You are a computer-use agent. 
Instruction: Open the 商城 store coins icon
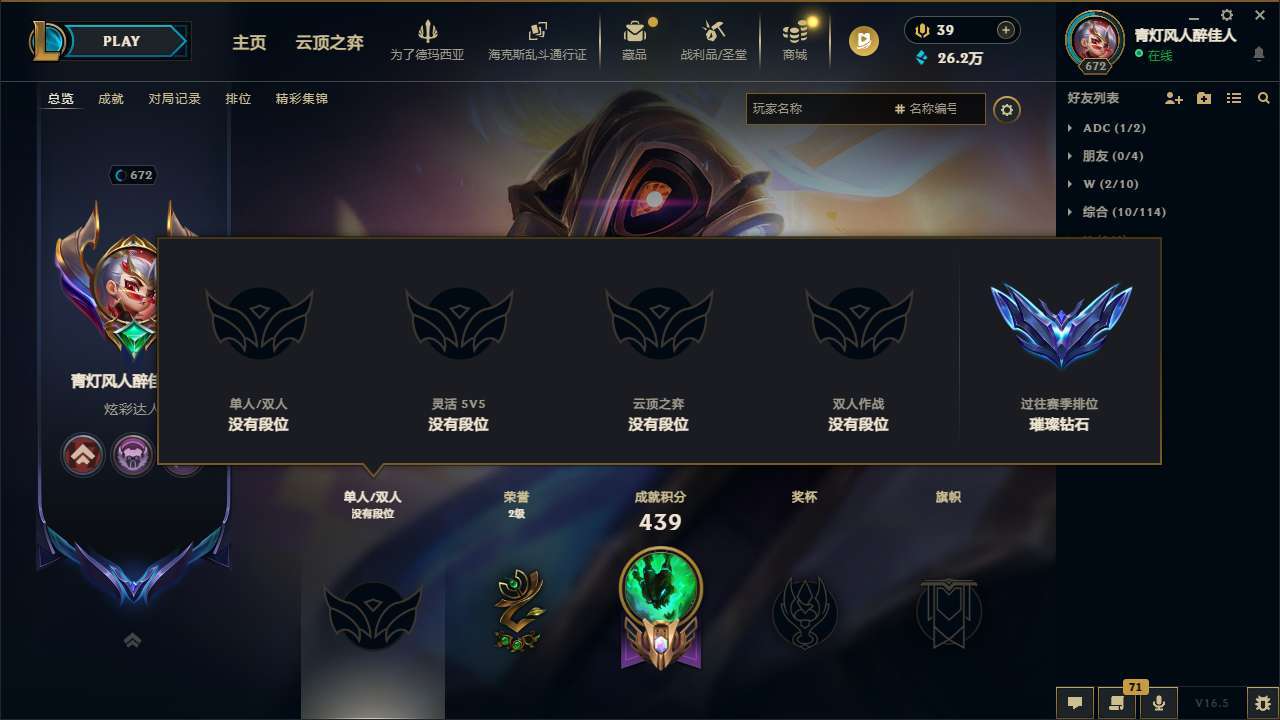[795, 33]
